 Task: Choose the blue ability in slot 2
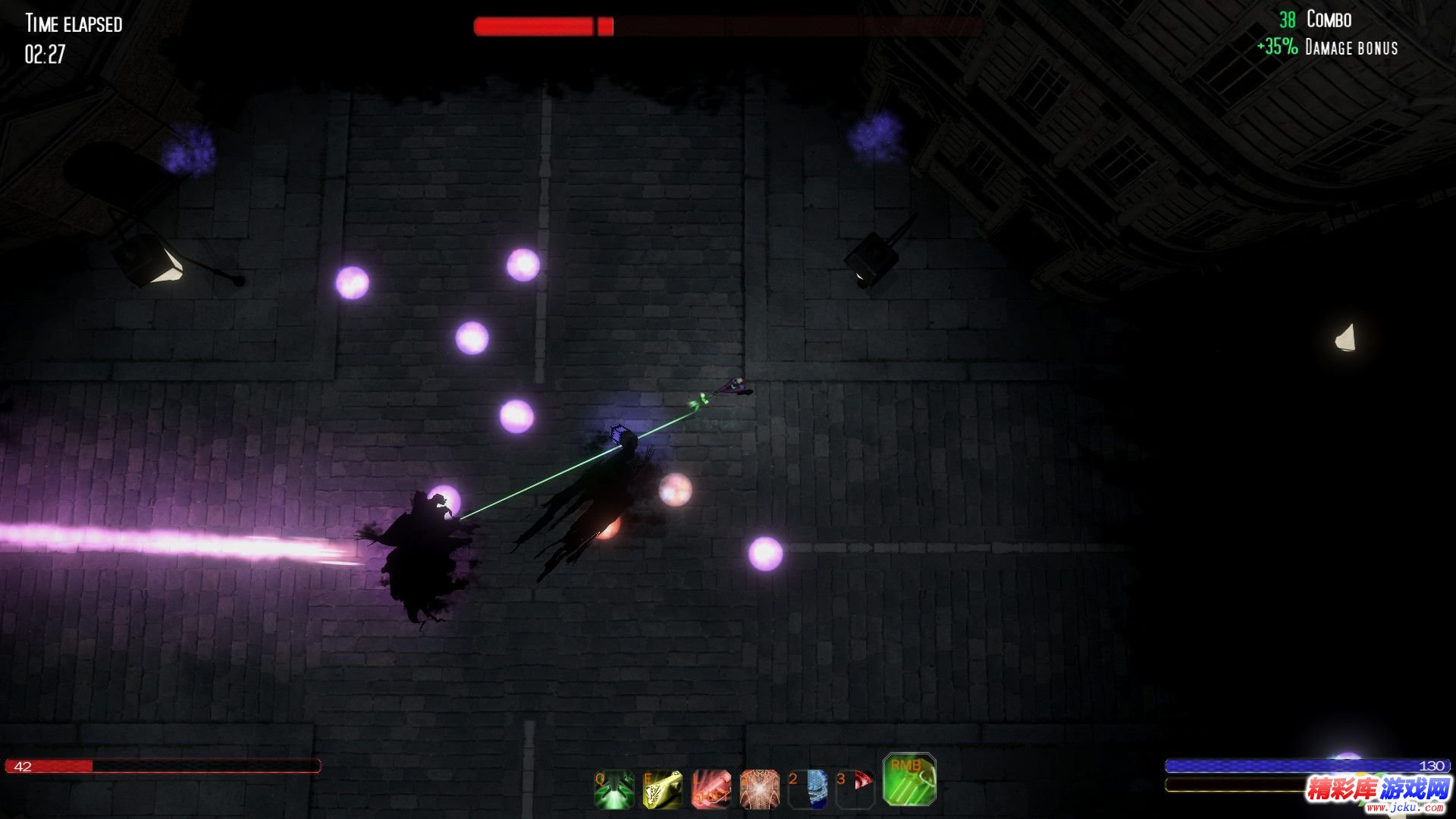tap(808, 789)
